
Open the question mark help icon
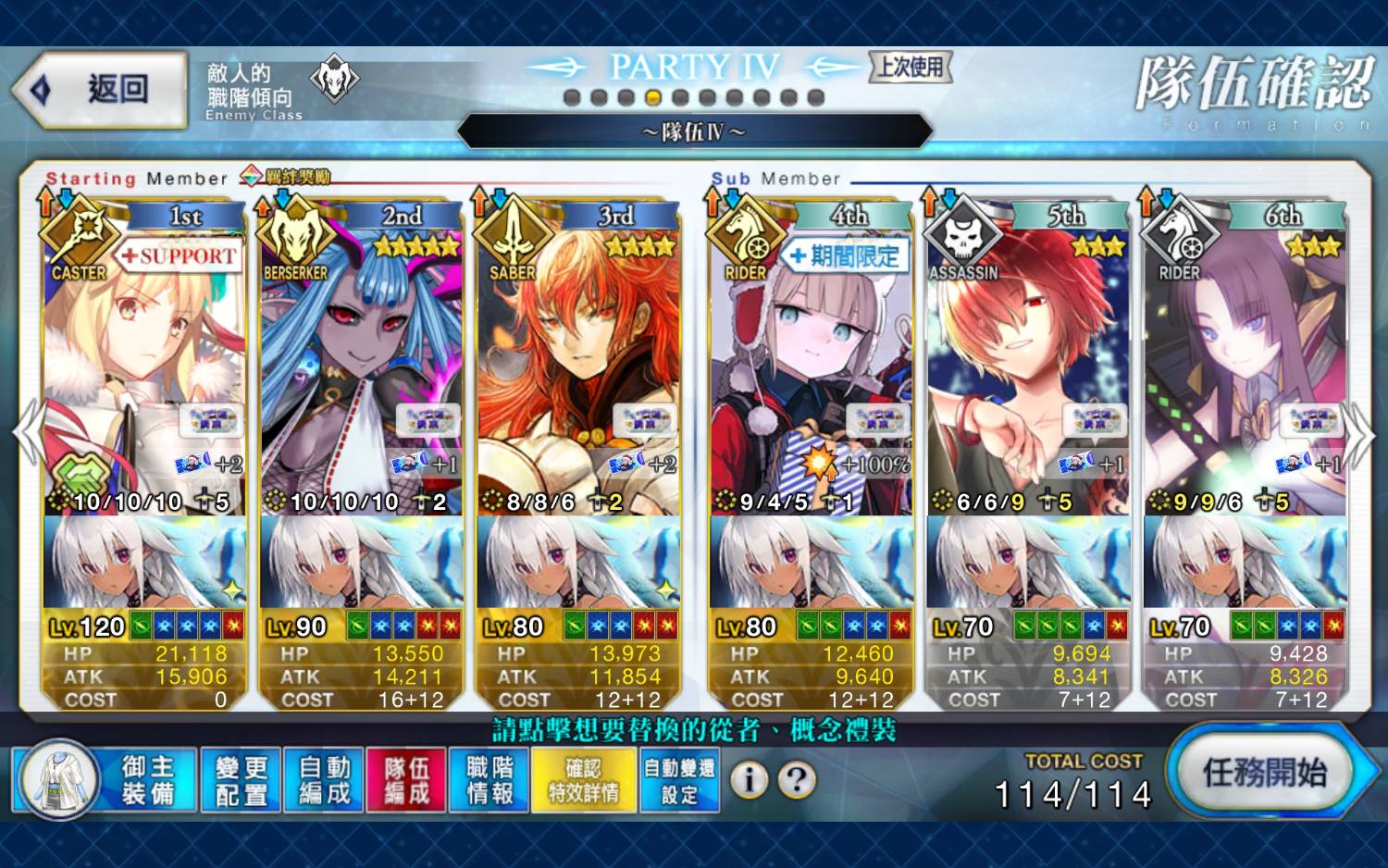tap(797, 780)
